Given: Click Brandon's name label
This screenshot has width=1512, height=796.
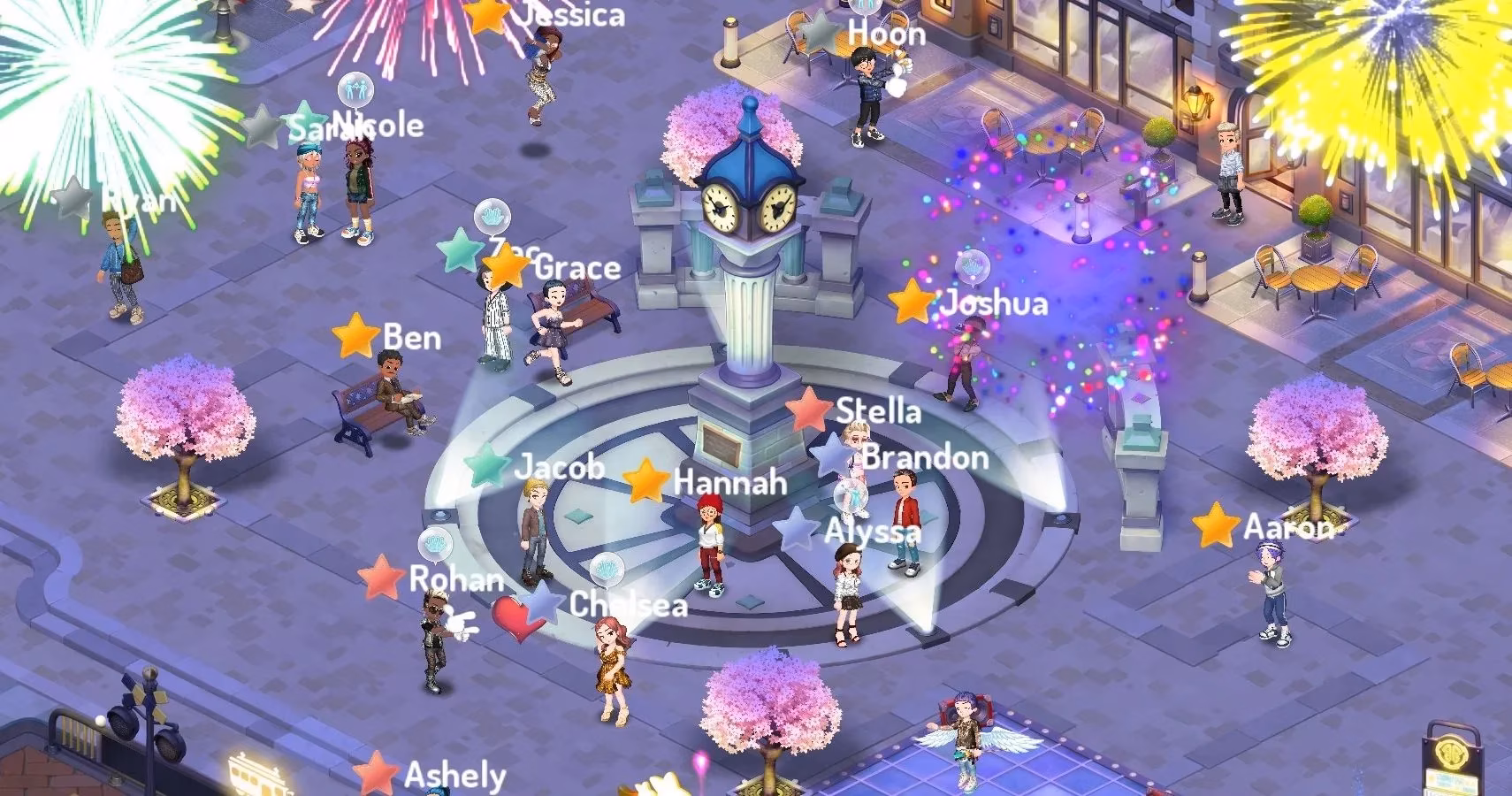Looking at the screenshot, I should [925, 457].
